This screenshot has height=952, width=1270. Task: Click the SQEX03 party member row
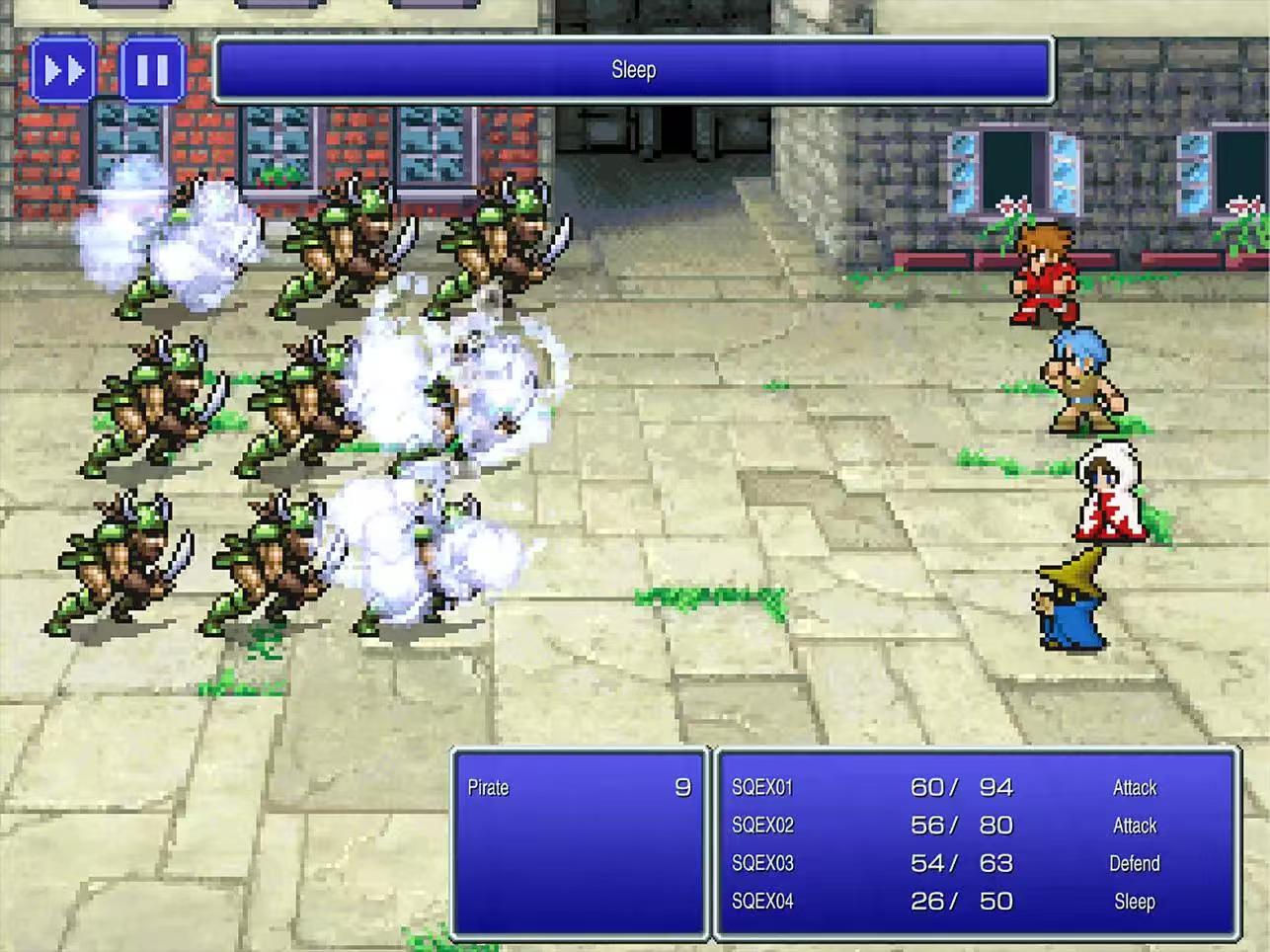[976, 863]
